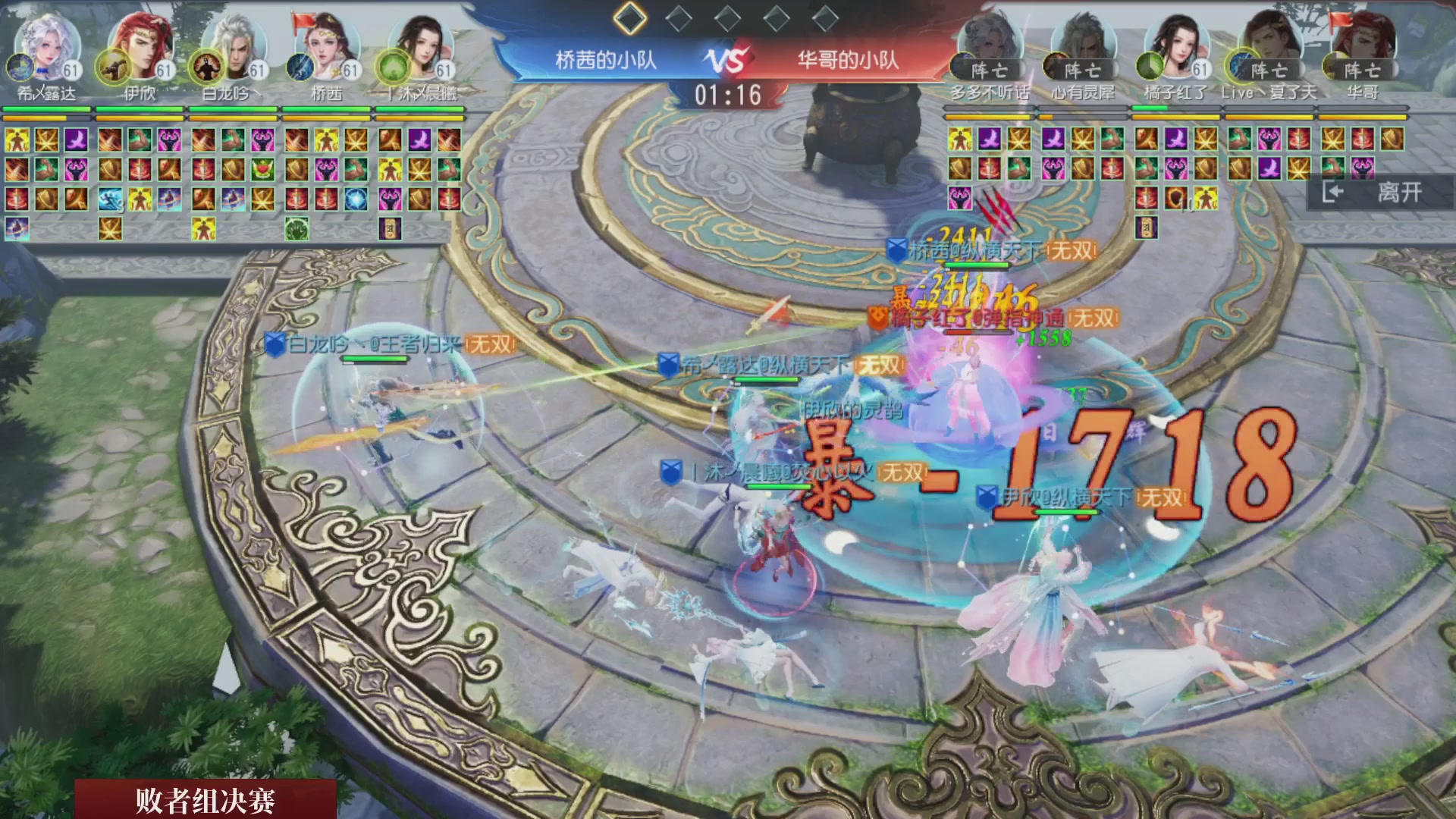Click the first diamond round marker at top
This screenshot has width=1456, height=819.
coord(629,20)
